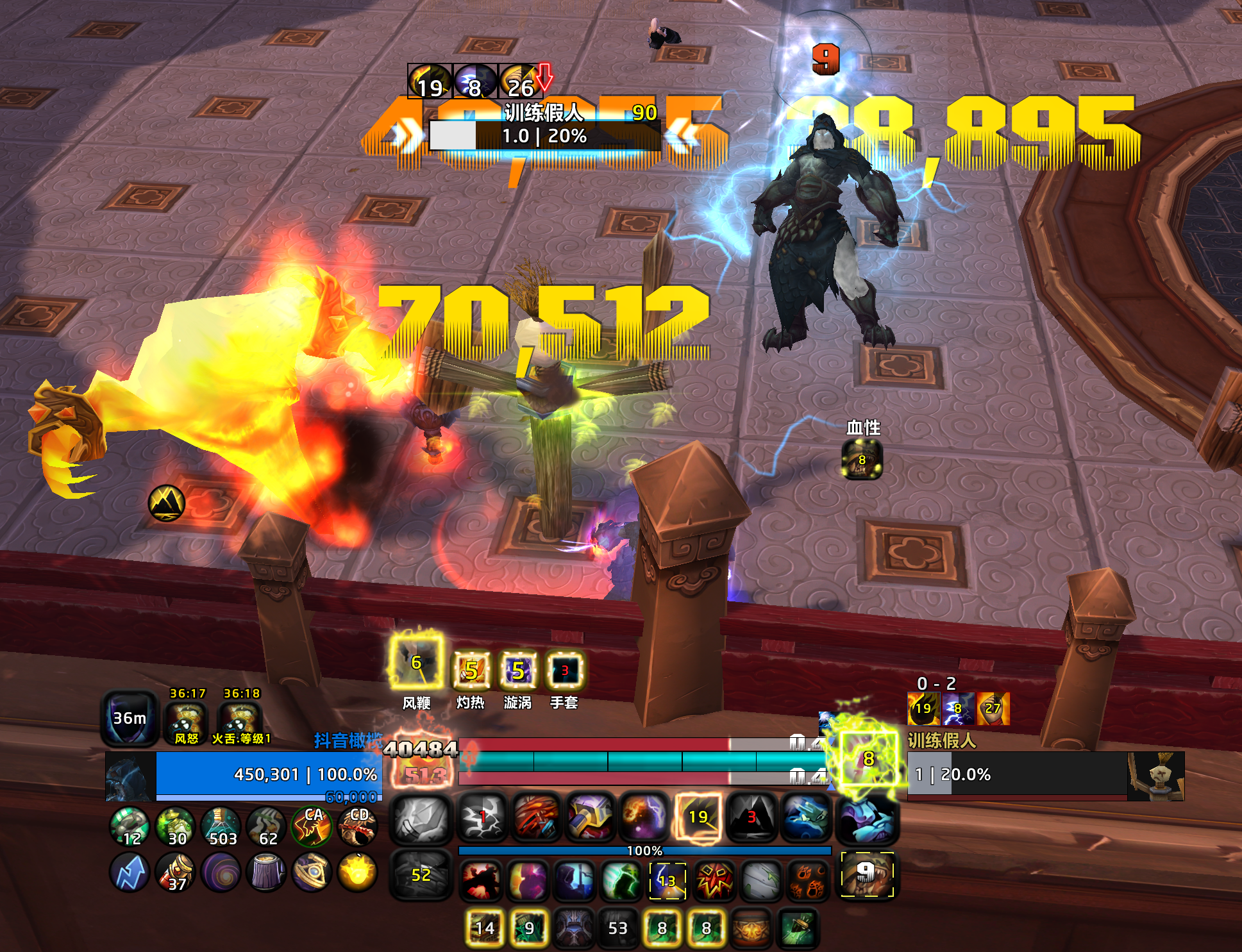Viewport: 1242px width, 952px height.
Task: Summon Feral Spirit wolves ability
Action: pos(806,817)
